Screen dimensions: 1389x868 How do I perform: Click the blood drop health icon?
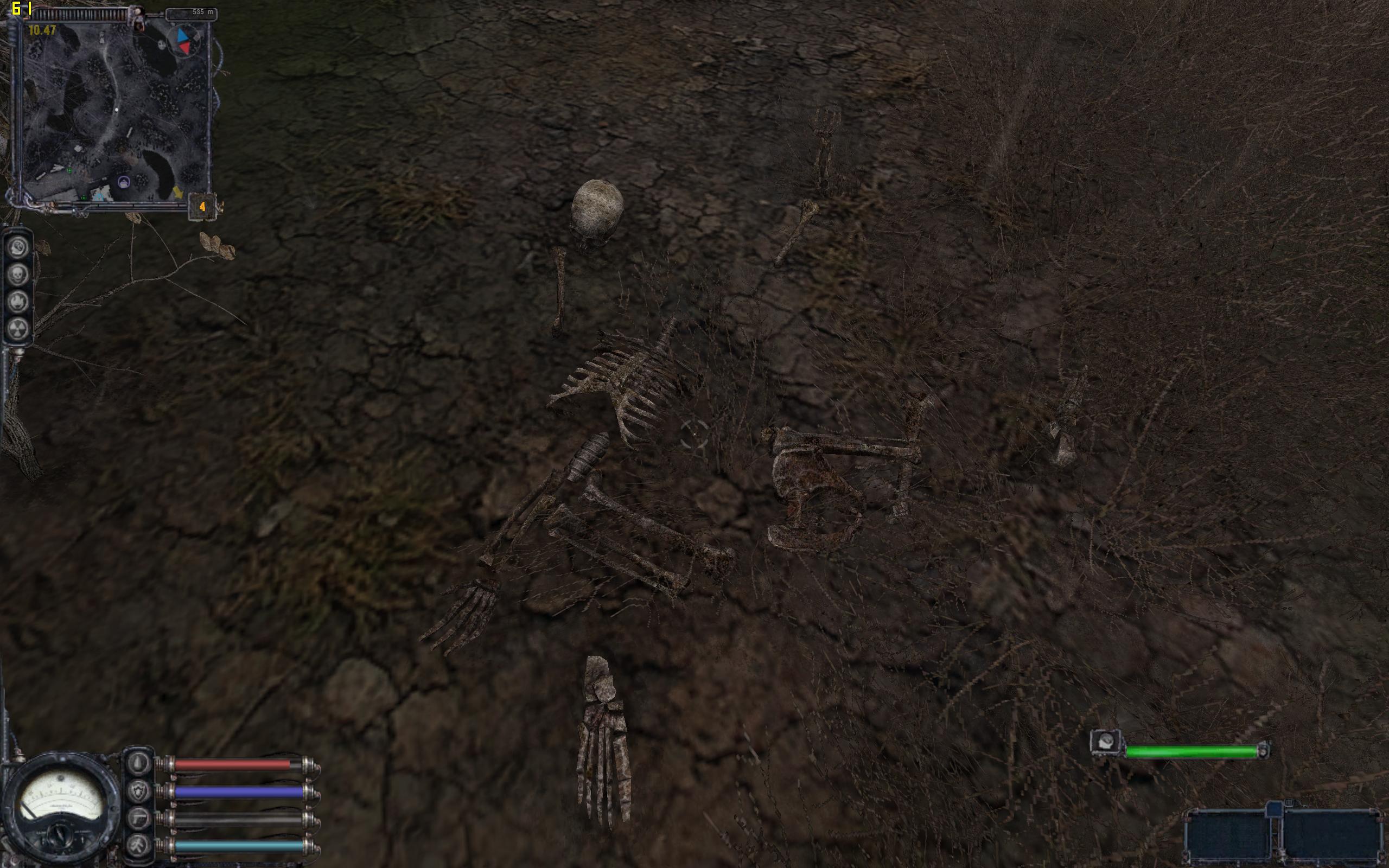pyautogui.click(x=139, y=764)
